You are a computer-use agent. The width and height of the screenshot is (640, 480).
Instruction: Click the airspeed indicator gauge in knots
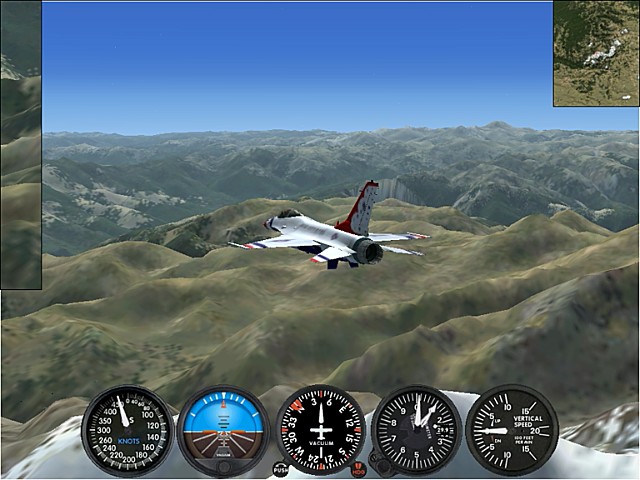[x=127, y=431]
